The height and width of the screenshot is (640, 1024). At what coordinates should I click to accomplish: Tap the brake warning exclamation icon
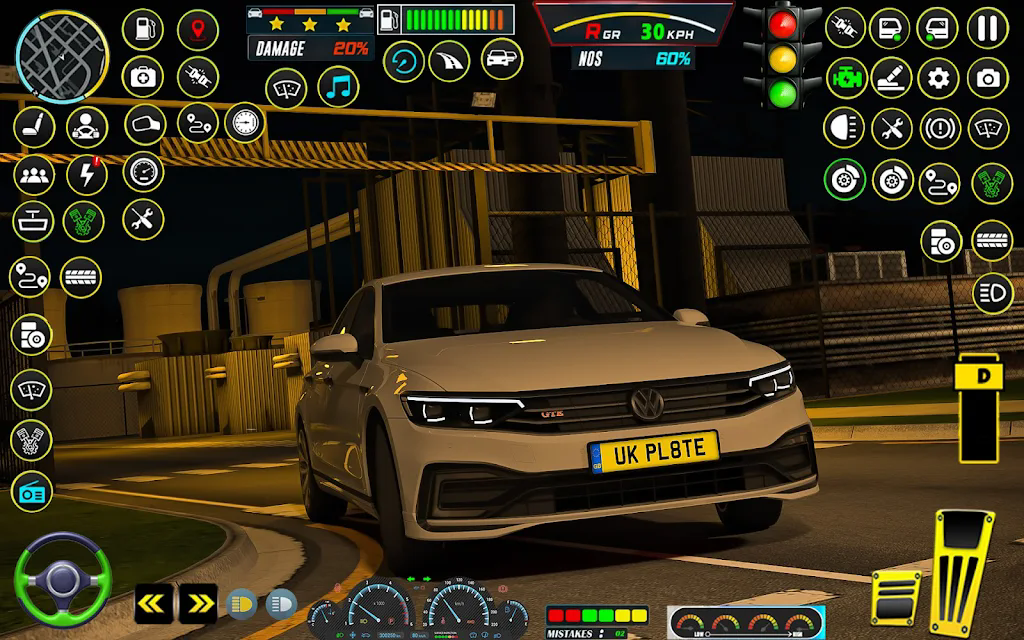(x=939, y=128)
